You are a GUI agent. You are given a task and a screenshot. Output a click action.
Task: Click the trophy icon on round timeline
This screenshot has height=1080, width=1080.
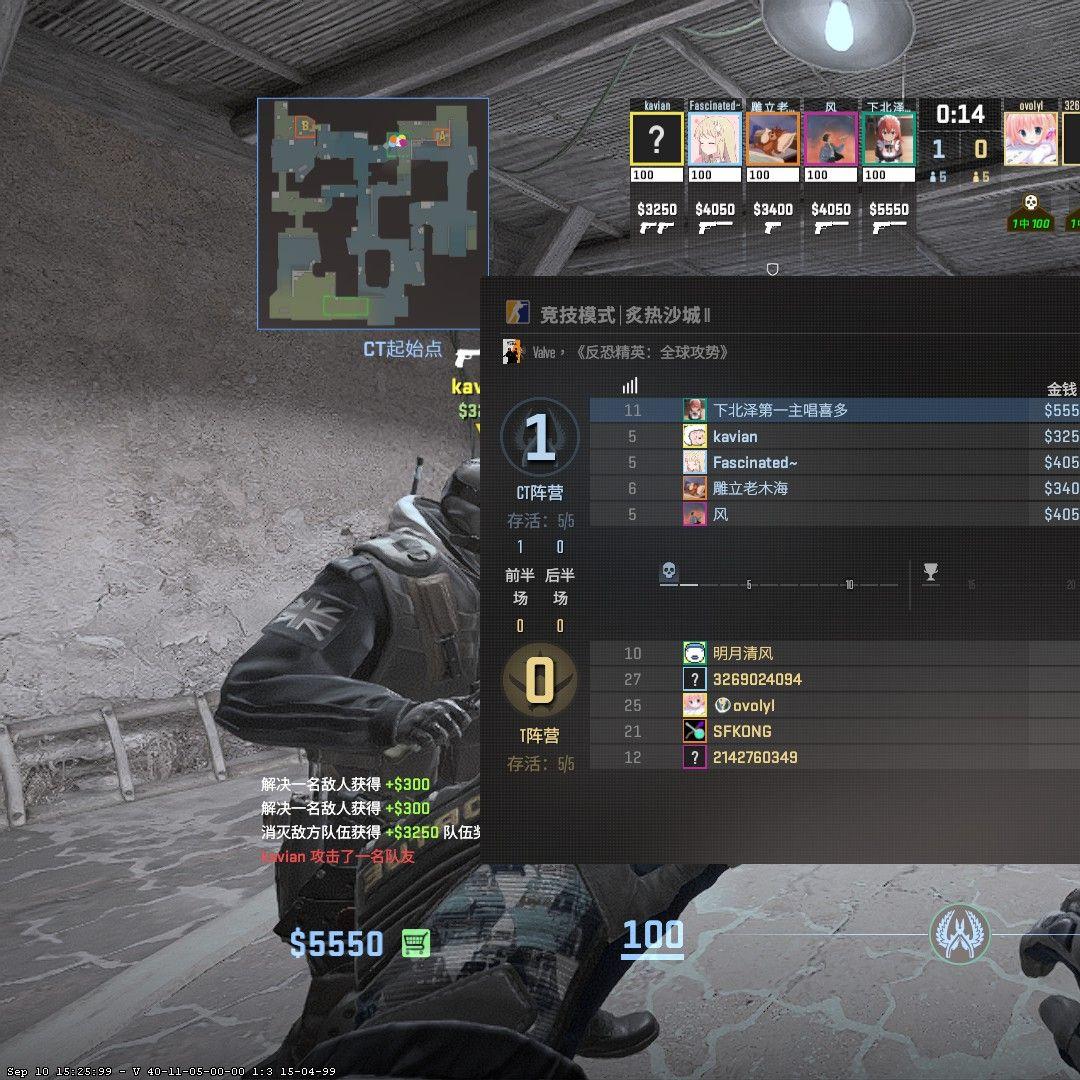click(x=931, y=572)
